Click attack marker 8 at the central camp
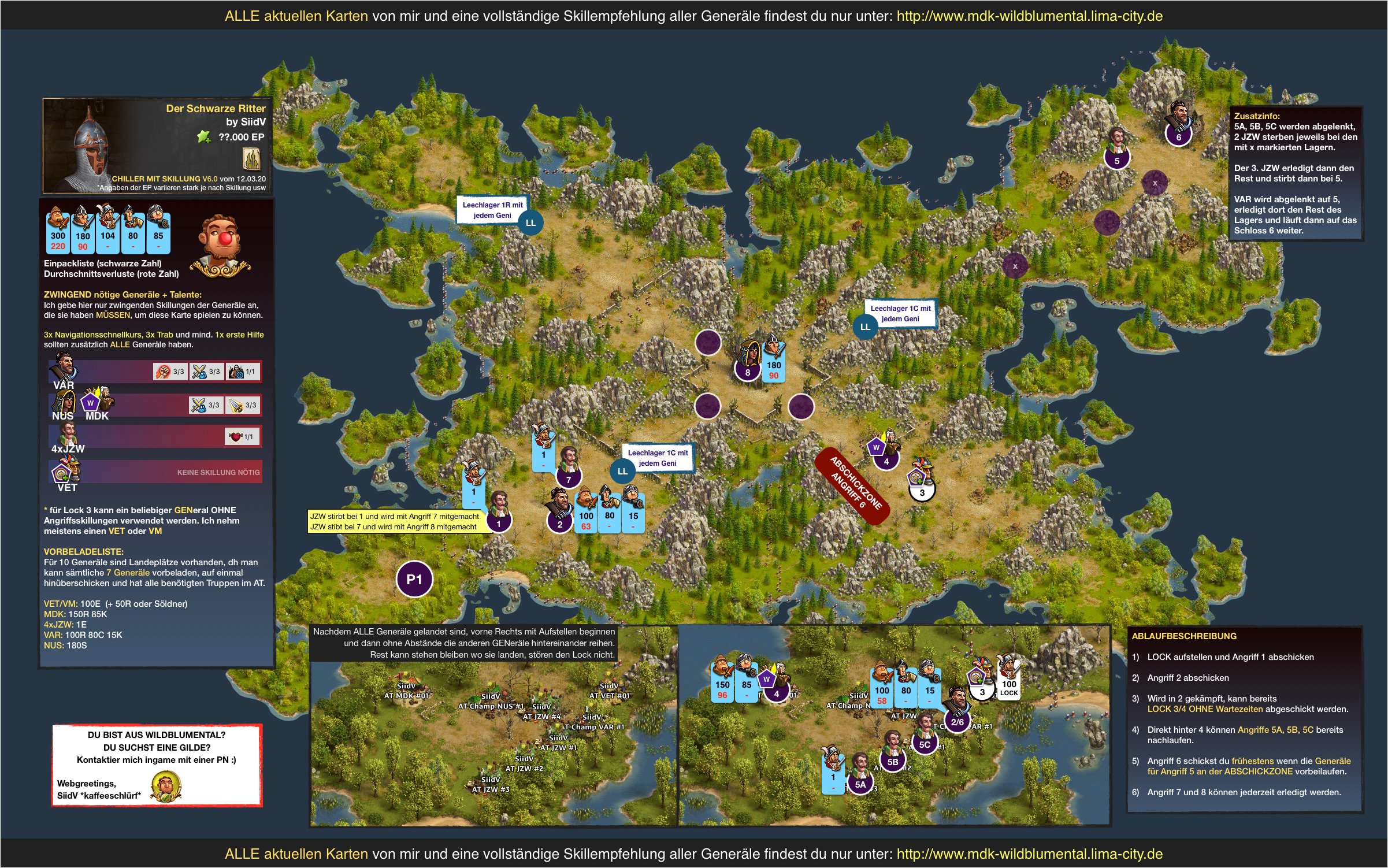1388x868 pixels. 748,372
